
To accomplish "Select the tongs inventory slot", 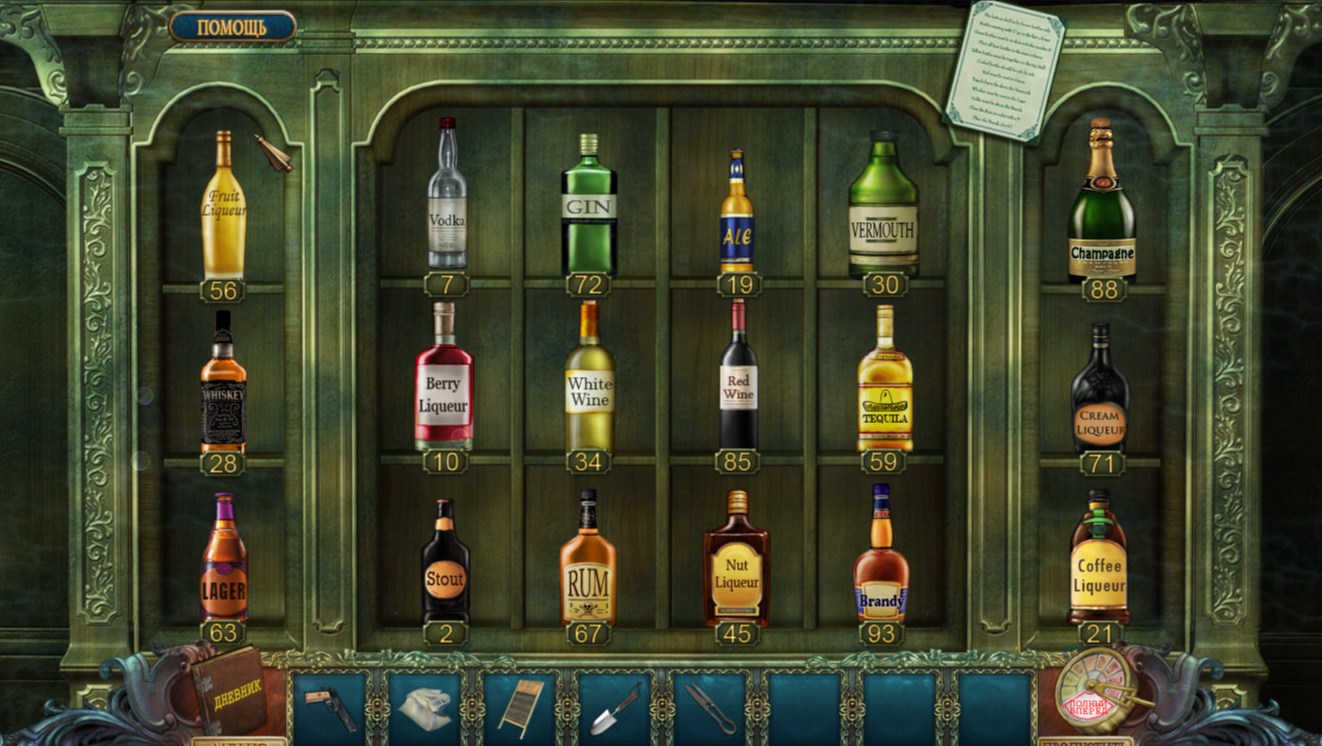I will click(711, 706).
